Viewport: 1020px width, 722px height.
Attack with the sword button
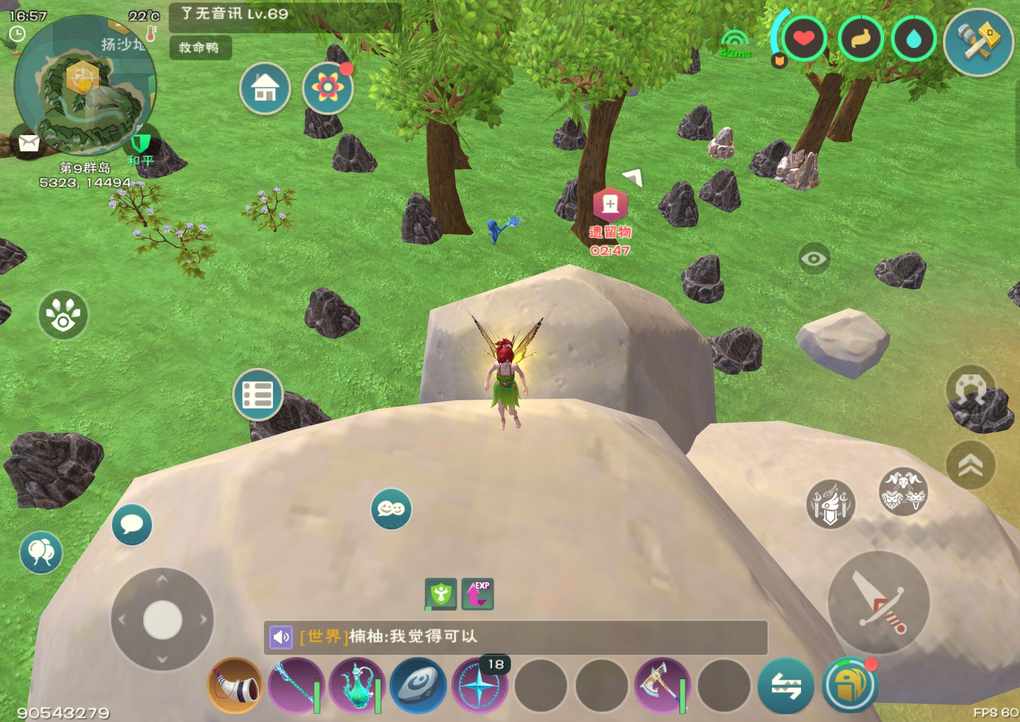[x=879, y=603]
